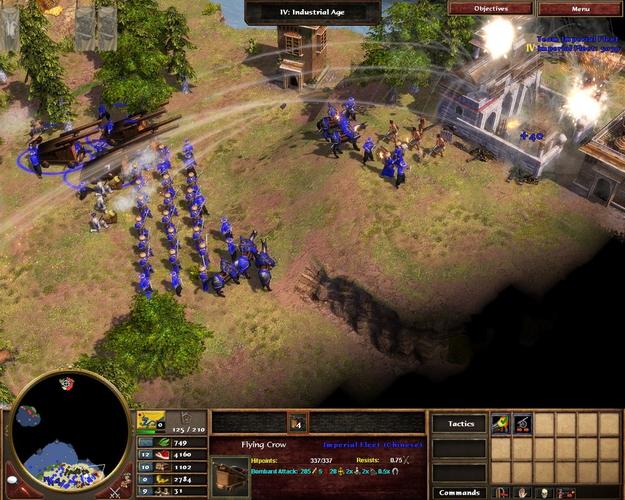This screenshot has height=500, width=625.
Task: Select the Flying Crow unit portrait
Action: (x=230, y=474)
